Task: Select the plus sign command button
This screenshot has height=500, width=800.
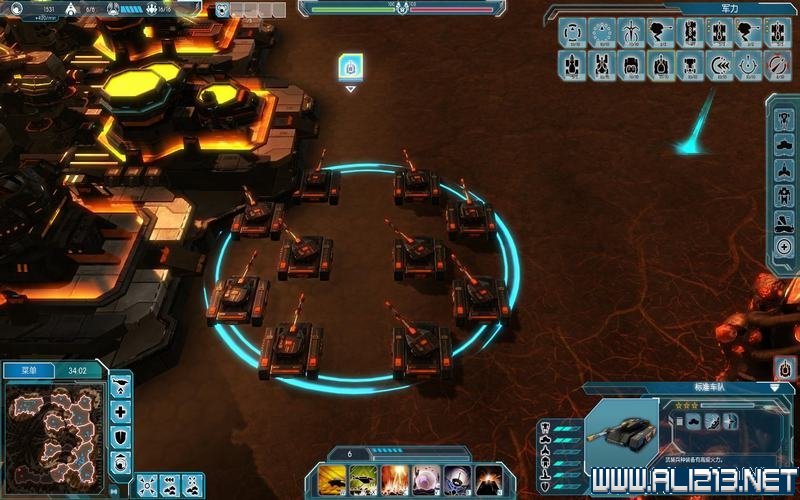Action: (121, 412)
